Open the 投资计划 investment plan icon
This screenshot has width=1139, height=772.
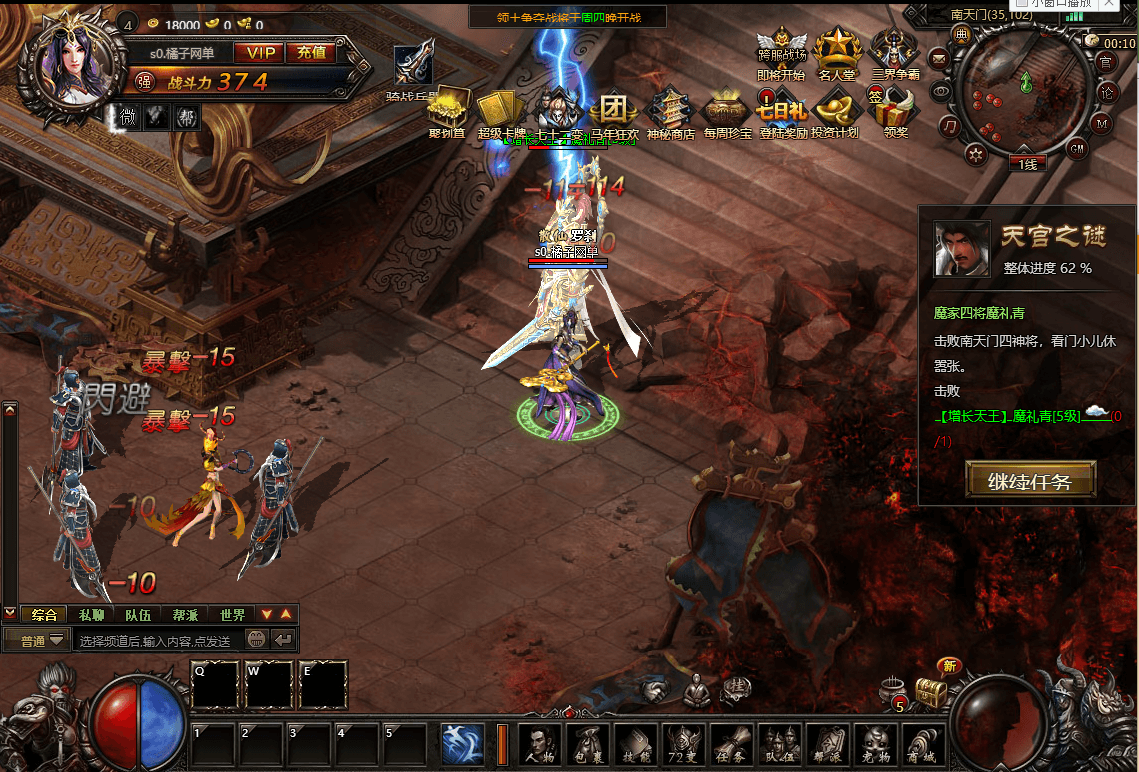836,113
